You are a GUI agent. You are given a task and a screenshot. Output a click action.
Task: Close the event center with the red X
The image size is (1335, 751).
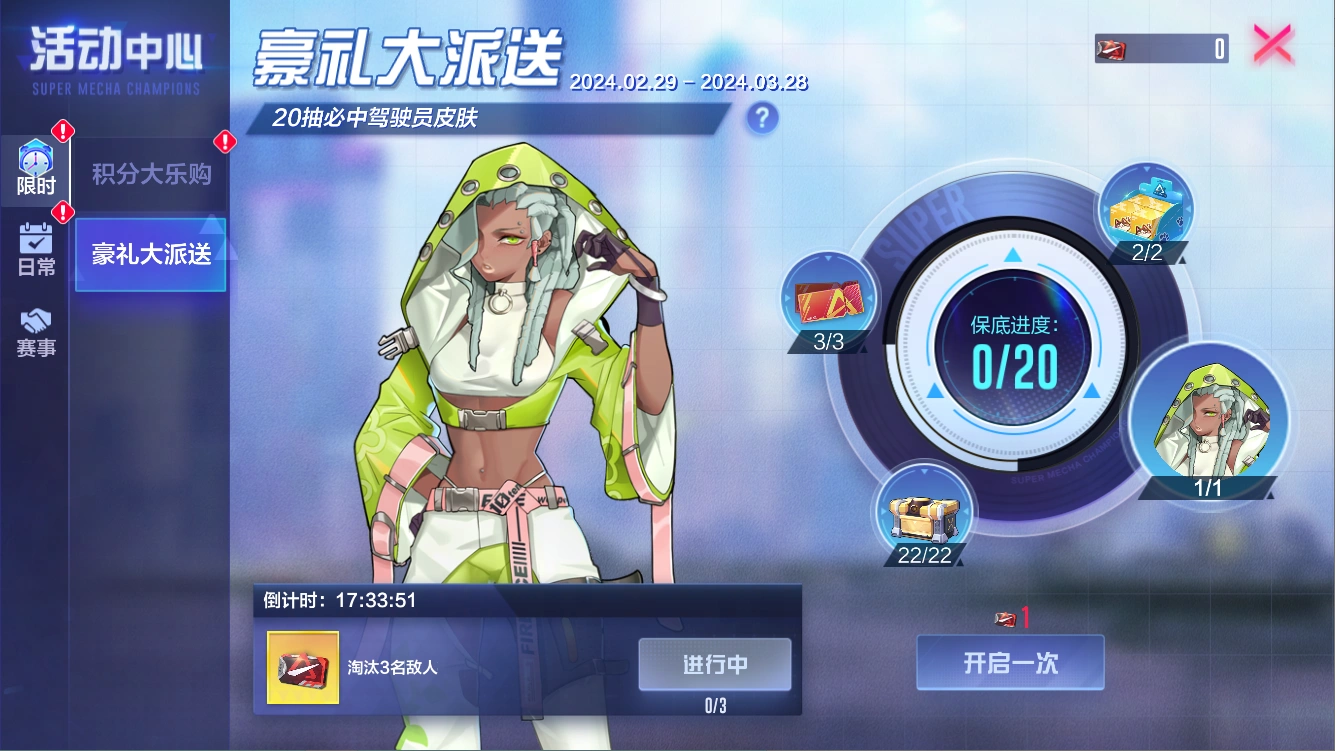(x=1272, y=43)
